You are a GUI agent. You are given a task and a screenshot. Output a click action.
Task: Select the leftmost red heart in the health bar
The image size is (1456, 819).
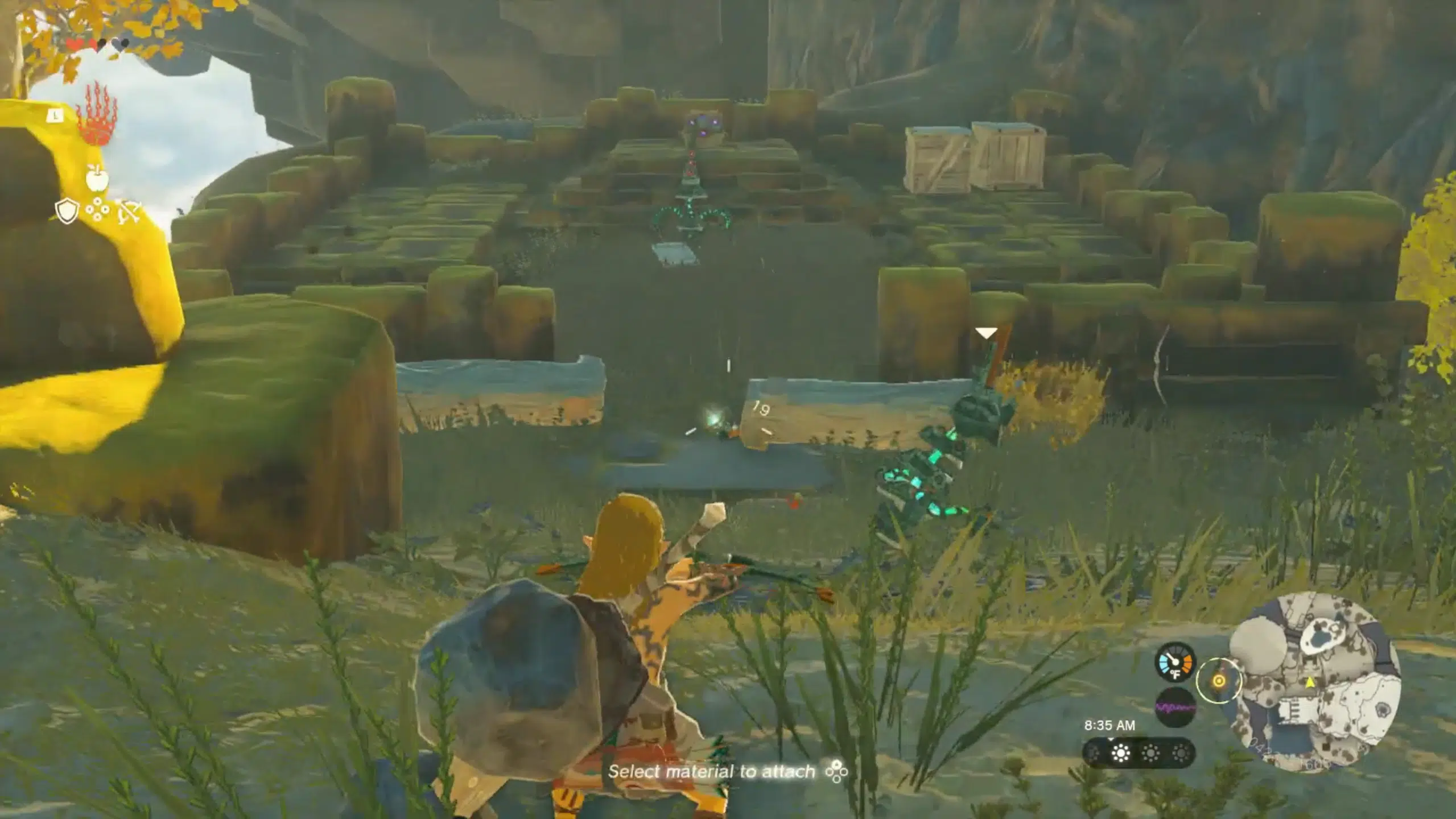[73, 43]
